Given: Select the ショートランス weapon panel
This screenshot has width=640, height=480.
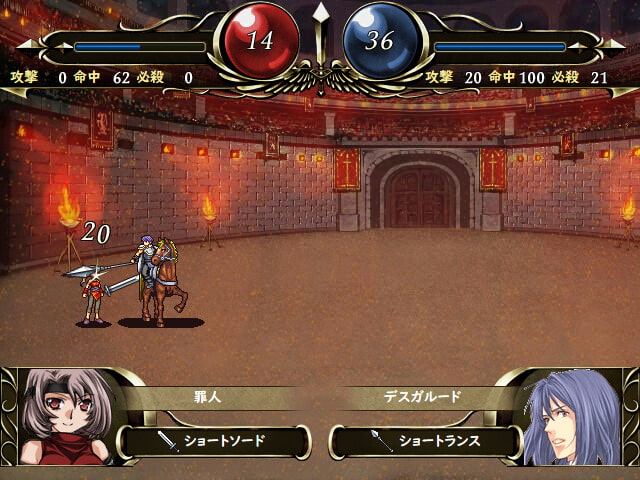Looking at the screenshot, I should click(427, 441).
